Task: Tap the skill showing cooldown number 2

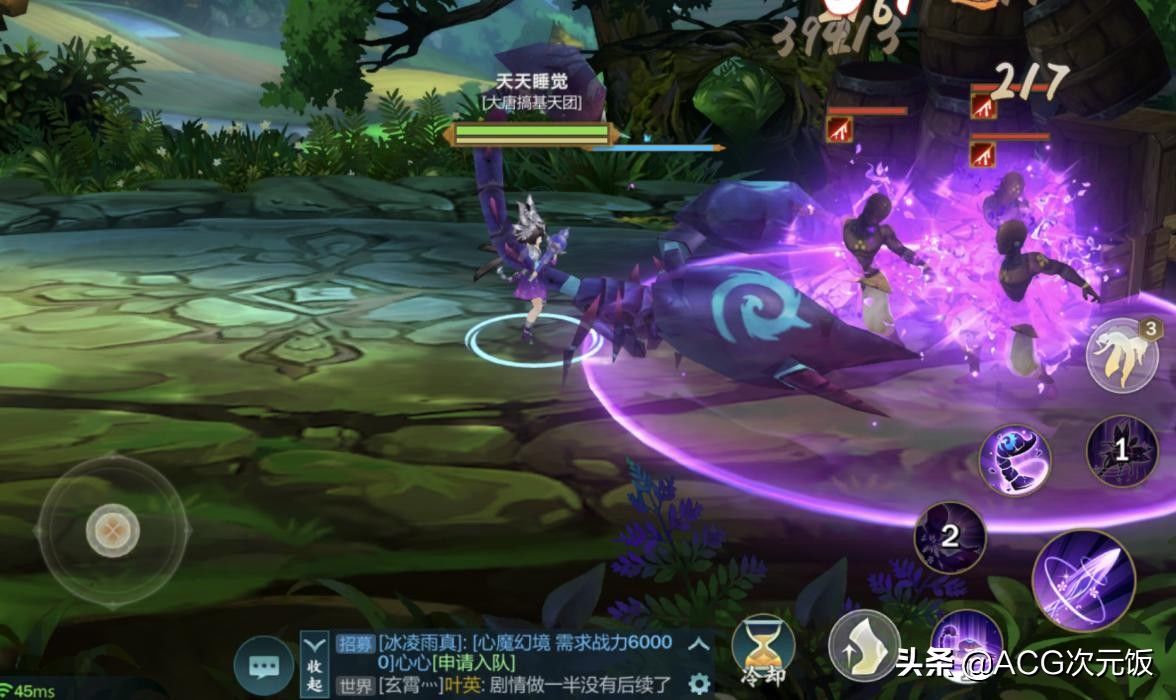Action: [x=949, y=536]
